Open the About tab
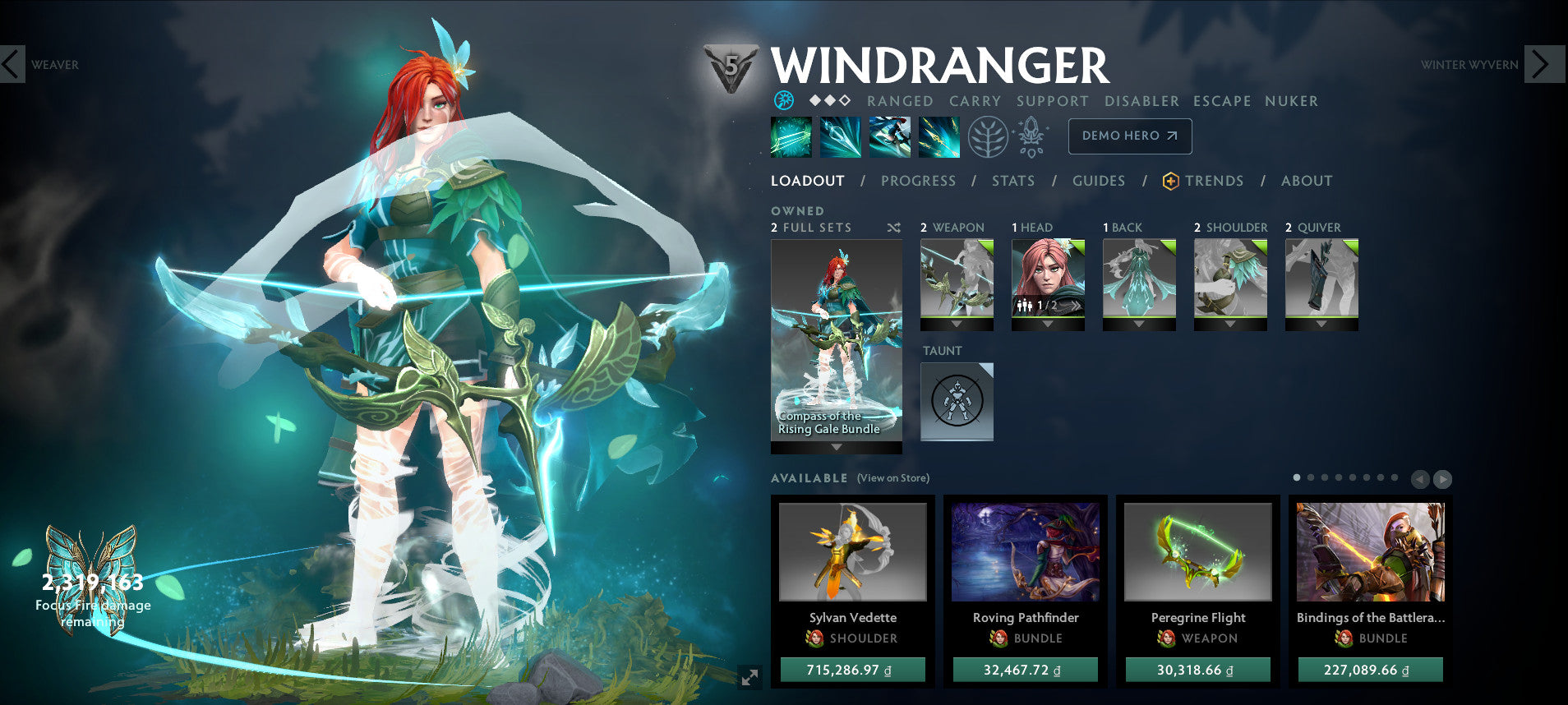Viewport: 1568px width, 705px height. click(x=1307, y=181)
